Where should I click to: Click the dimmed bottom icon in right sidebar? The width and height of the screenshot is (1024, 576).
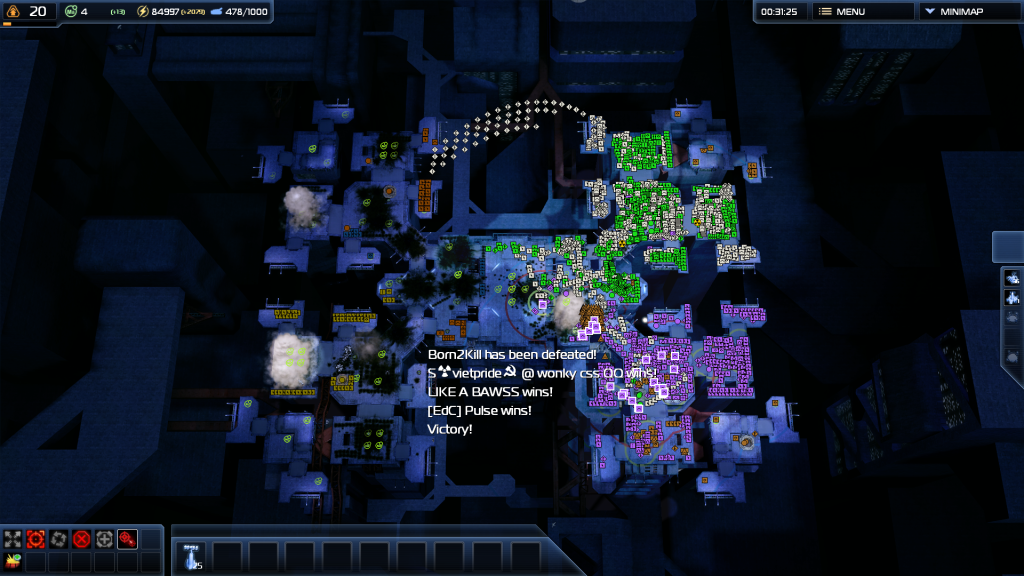[1012, 357]
